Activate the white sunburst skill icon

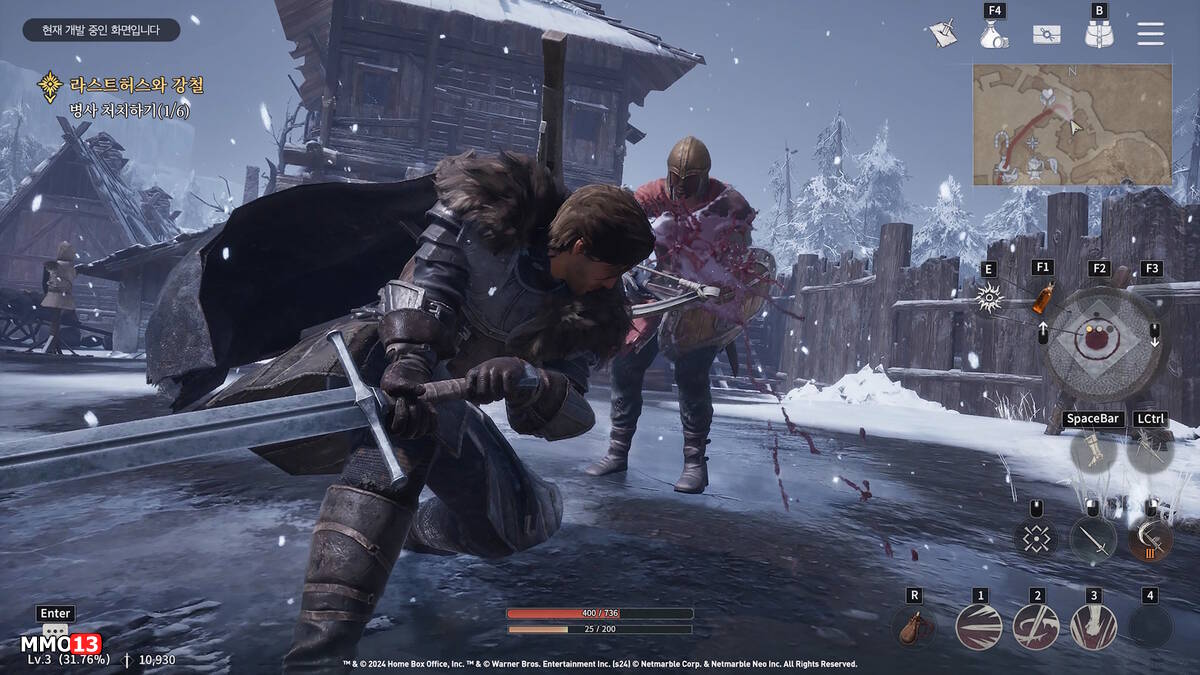click(x=989, y=298)
